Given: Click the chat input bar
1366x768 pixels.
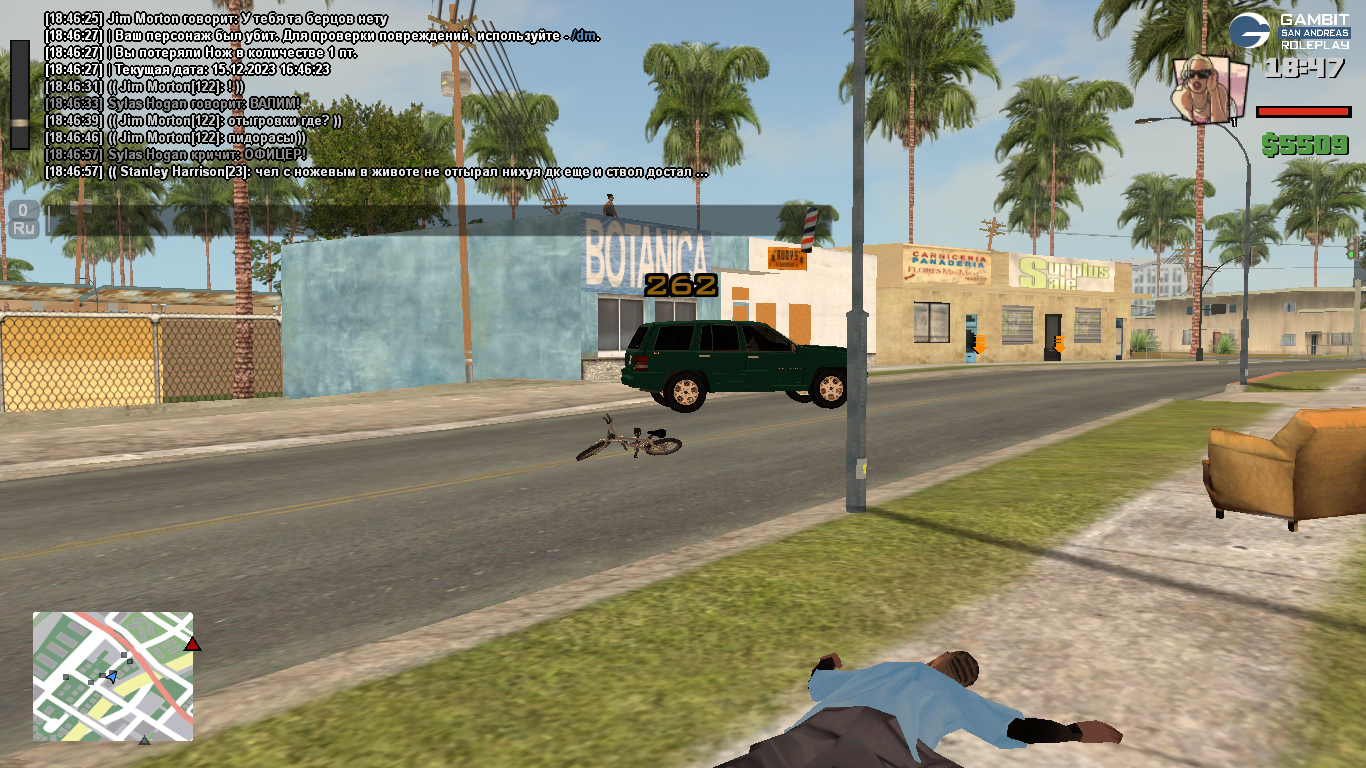Looking at the screenshot, I should [420, 220].
